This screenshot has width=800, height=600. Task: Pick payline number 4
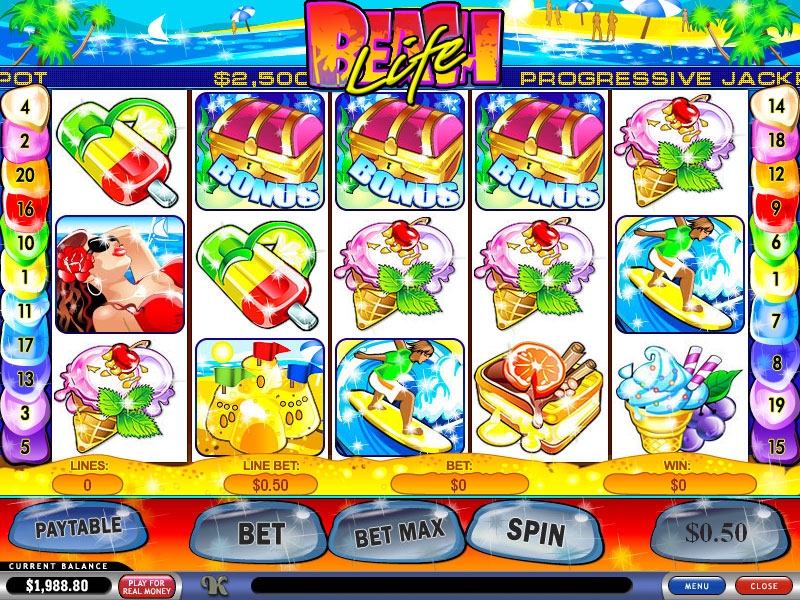(x=25, y=104)
